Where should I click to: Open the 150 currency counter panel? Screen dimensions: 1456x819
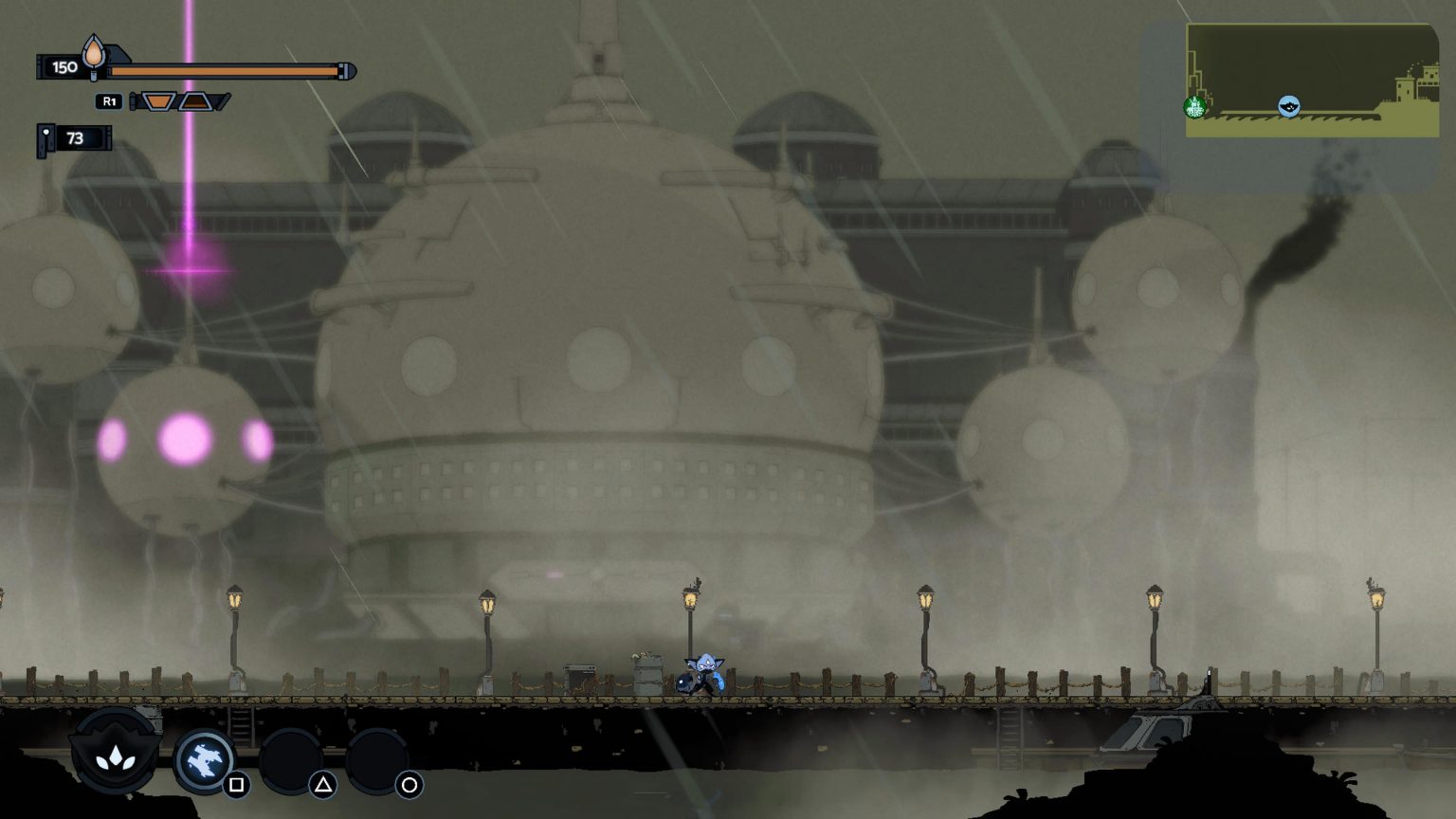64,66
